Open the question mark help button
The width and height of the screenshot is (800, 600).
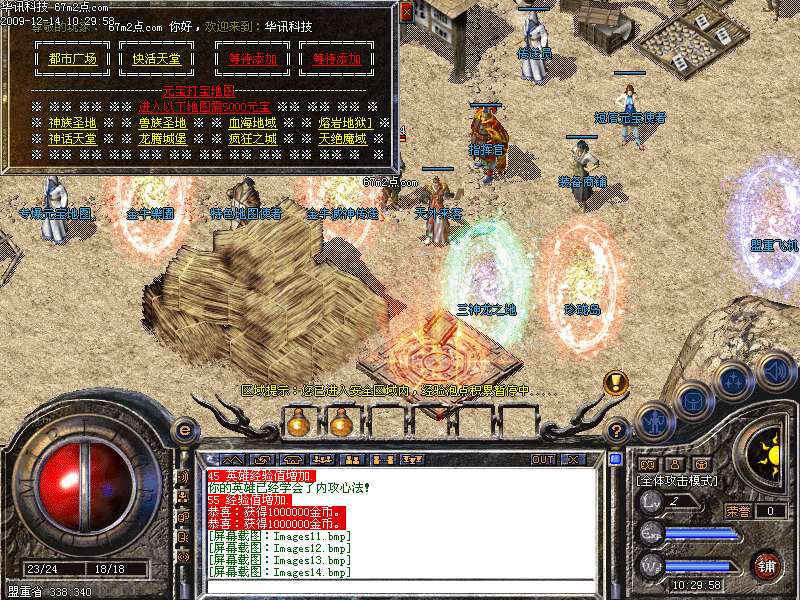(617, 430)
